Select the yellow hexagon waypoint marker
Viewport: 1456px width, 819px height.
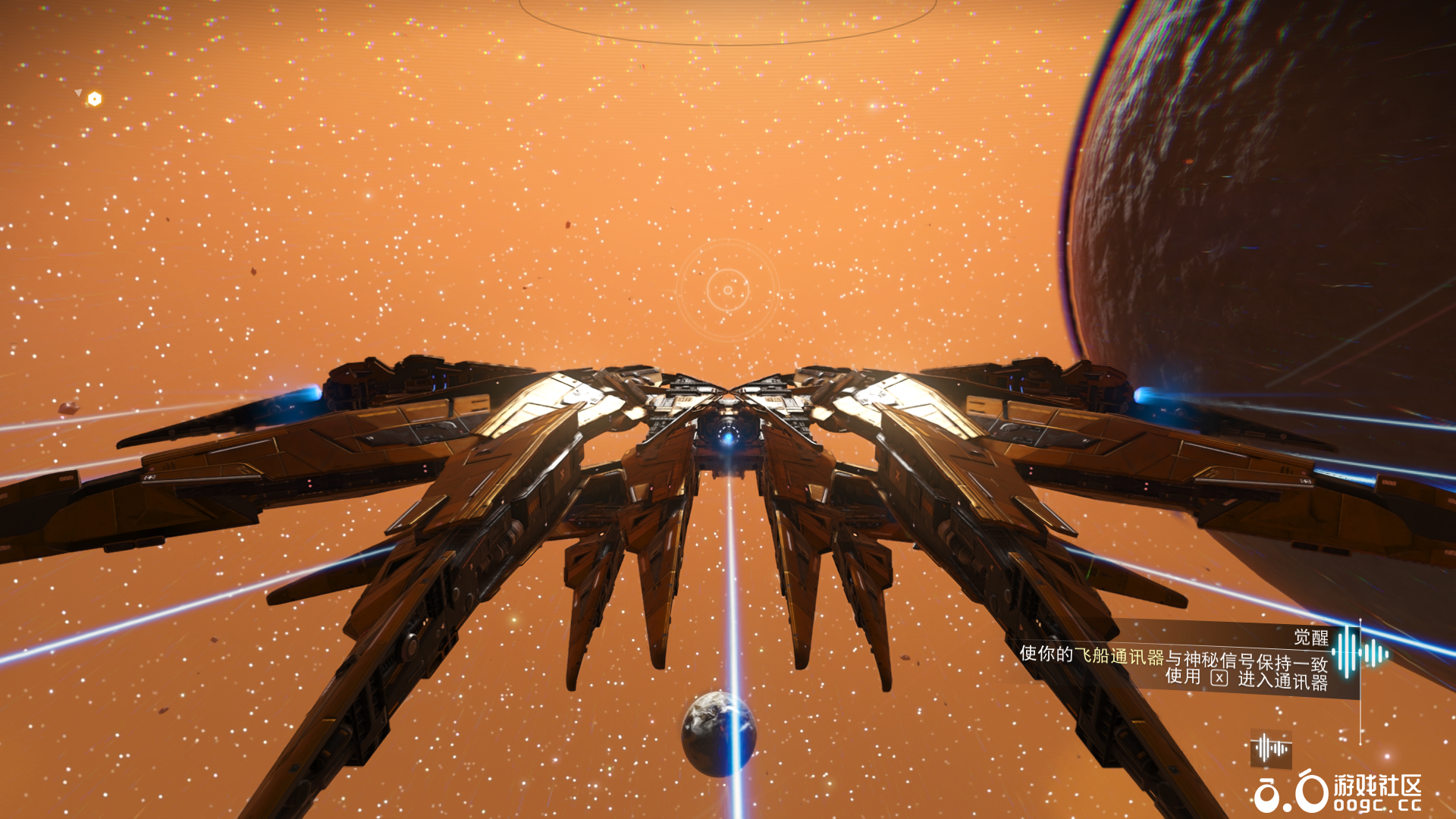(94, 99)
